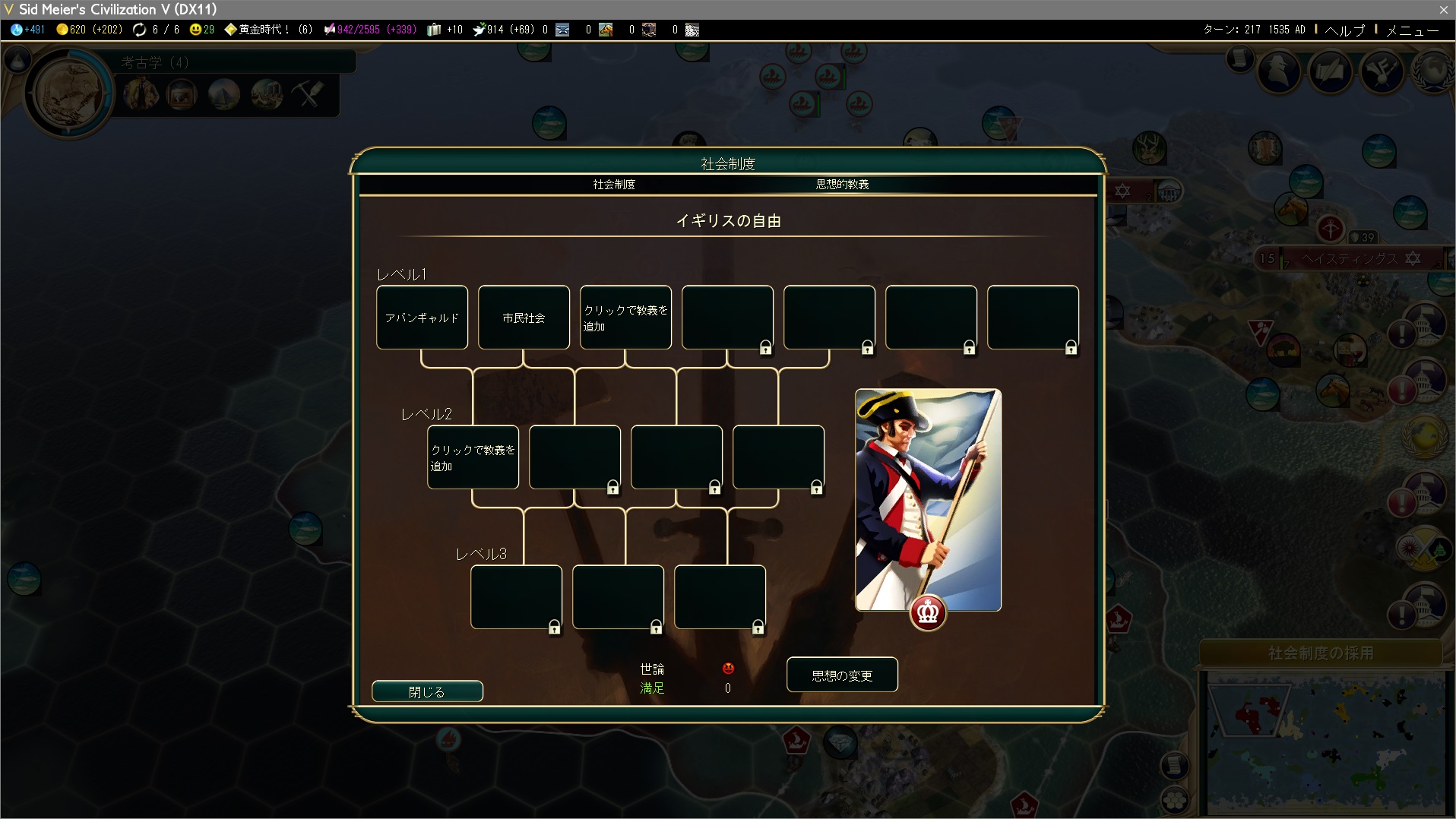Switch to the 社会制度 tab

coord(614,185)
